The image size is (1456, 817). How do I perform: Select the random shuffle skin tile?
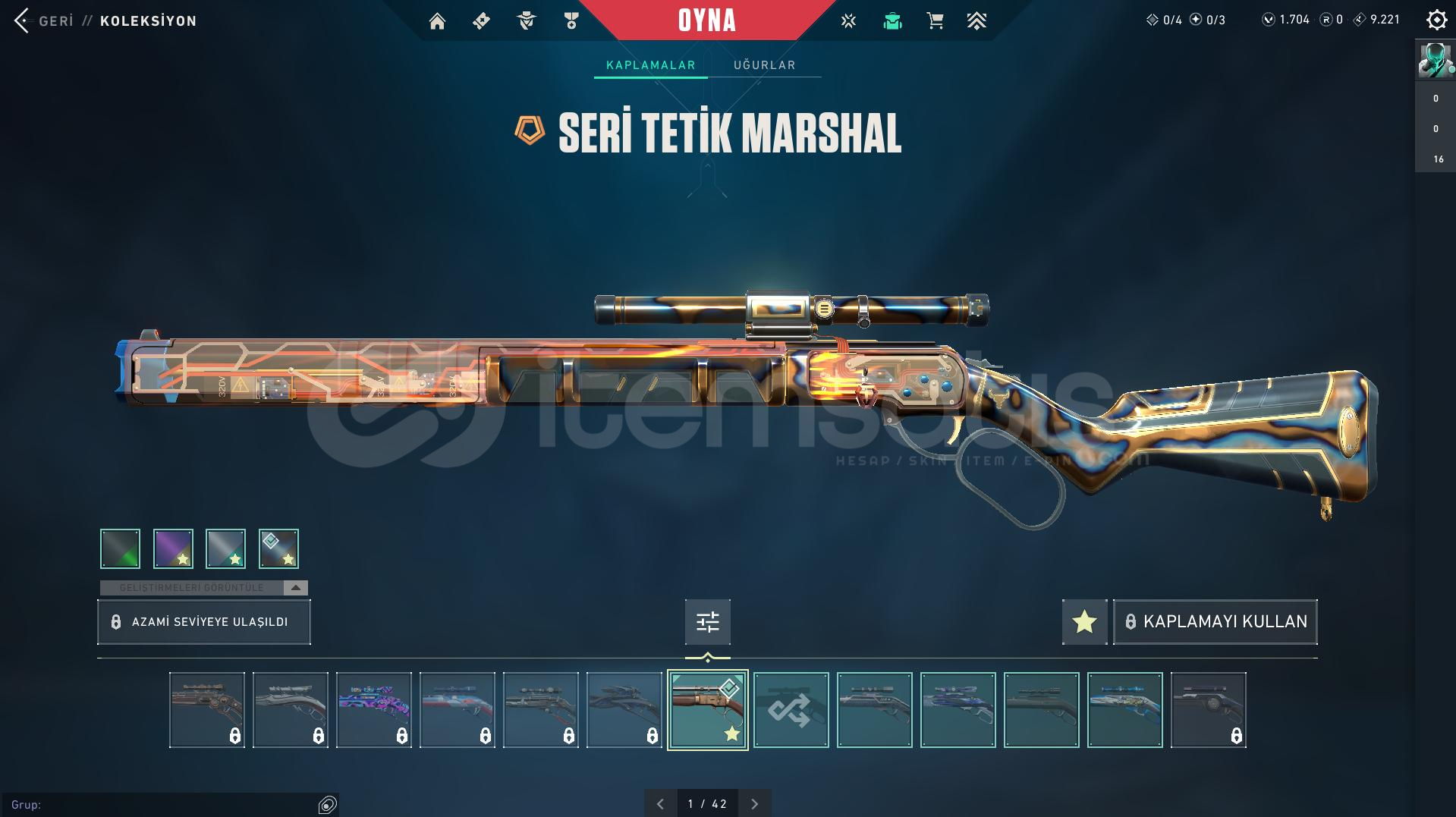pyautogui.click(x=791, y=710)
